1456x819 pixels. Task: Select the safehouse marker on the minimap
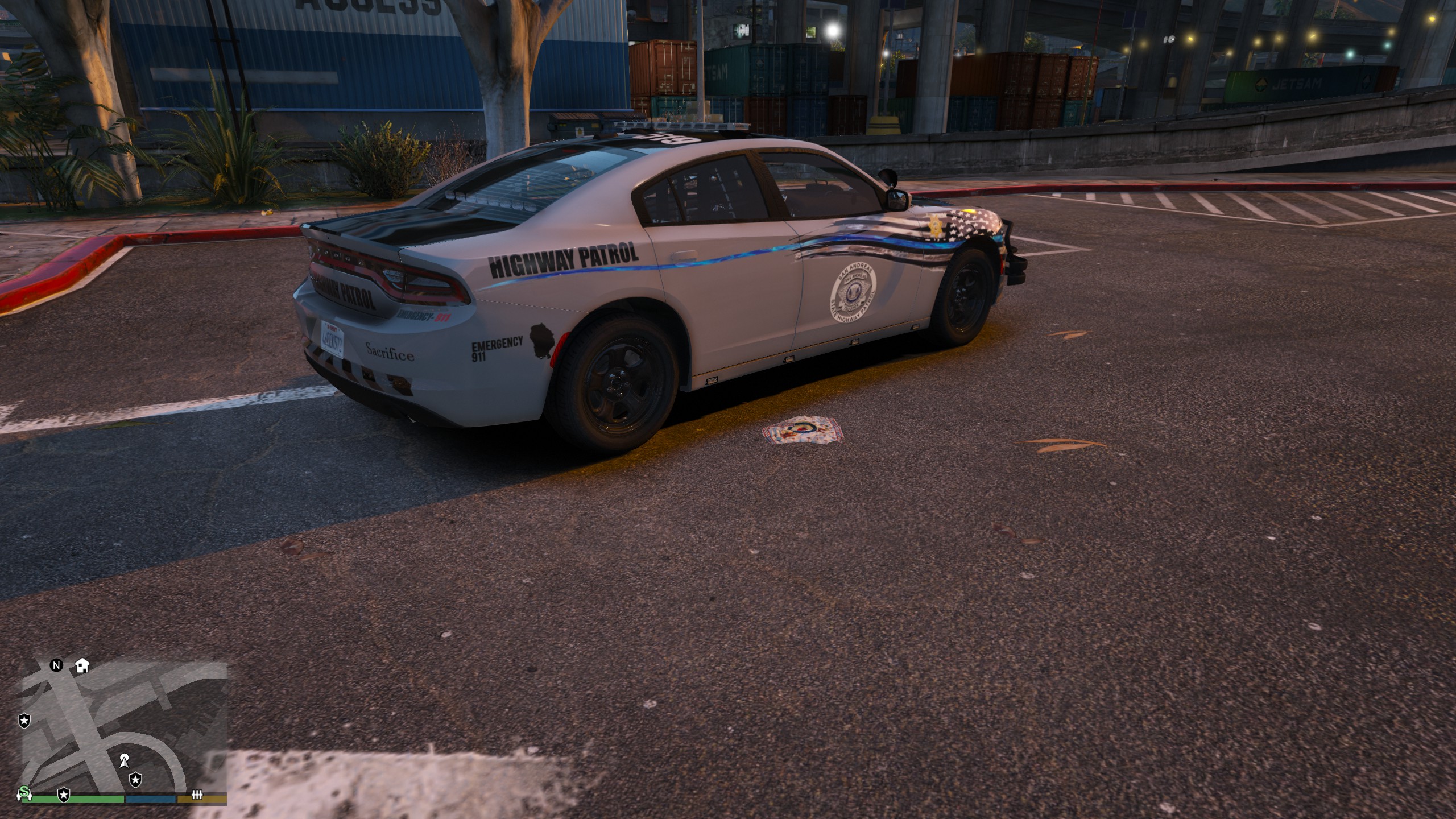point(82,665)
